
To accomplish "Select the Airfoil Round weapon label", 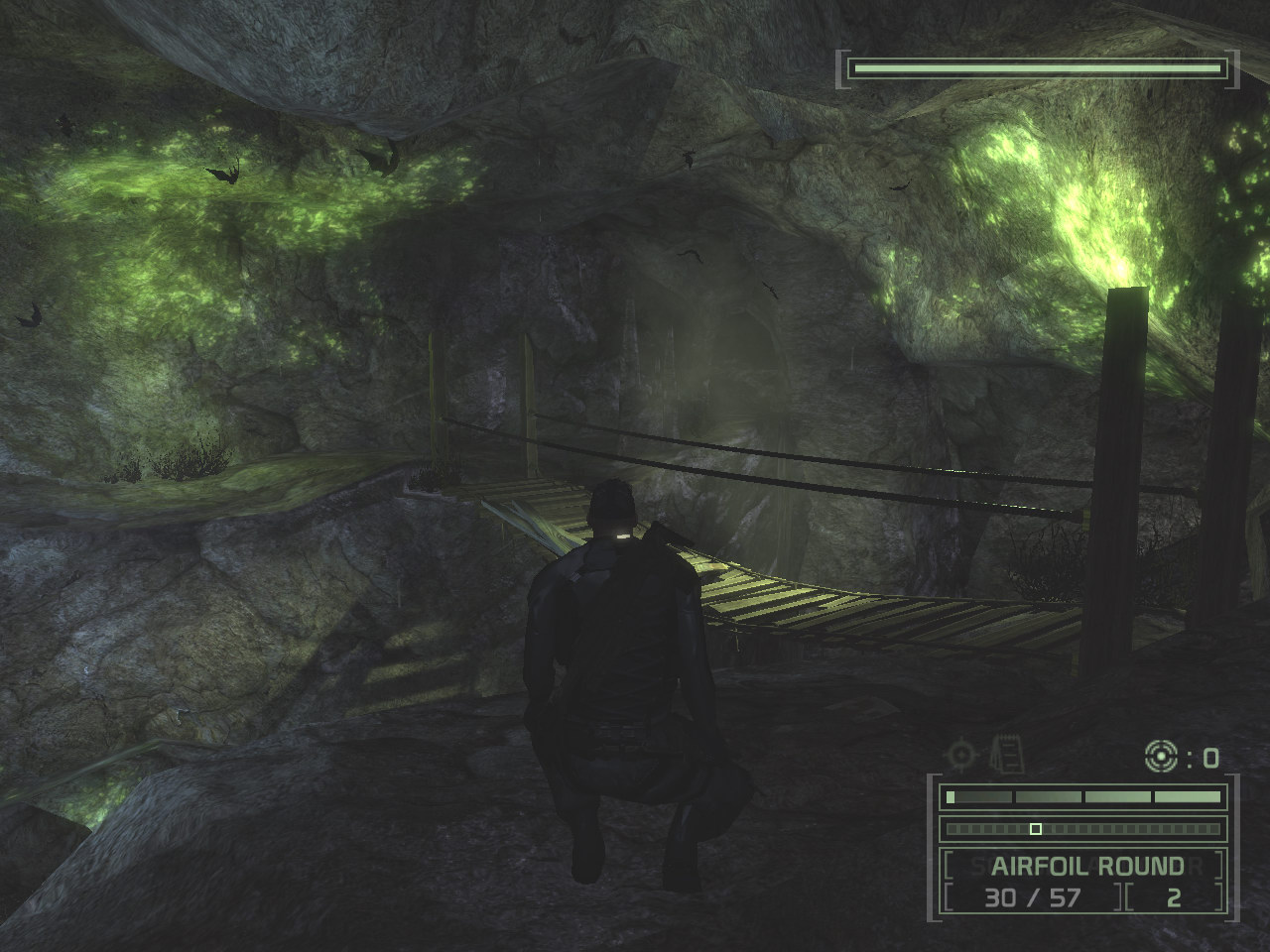I will (1086, 866).
